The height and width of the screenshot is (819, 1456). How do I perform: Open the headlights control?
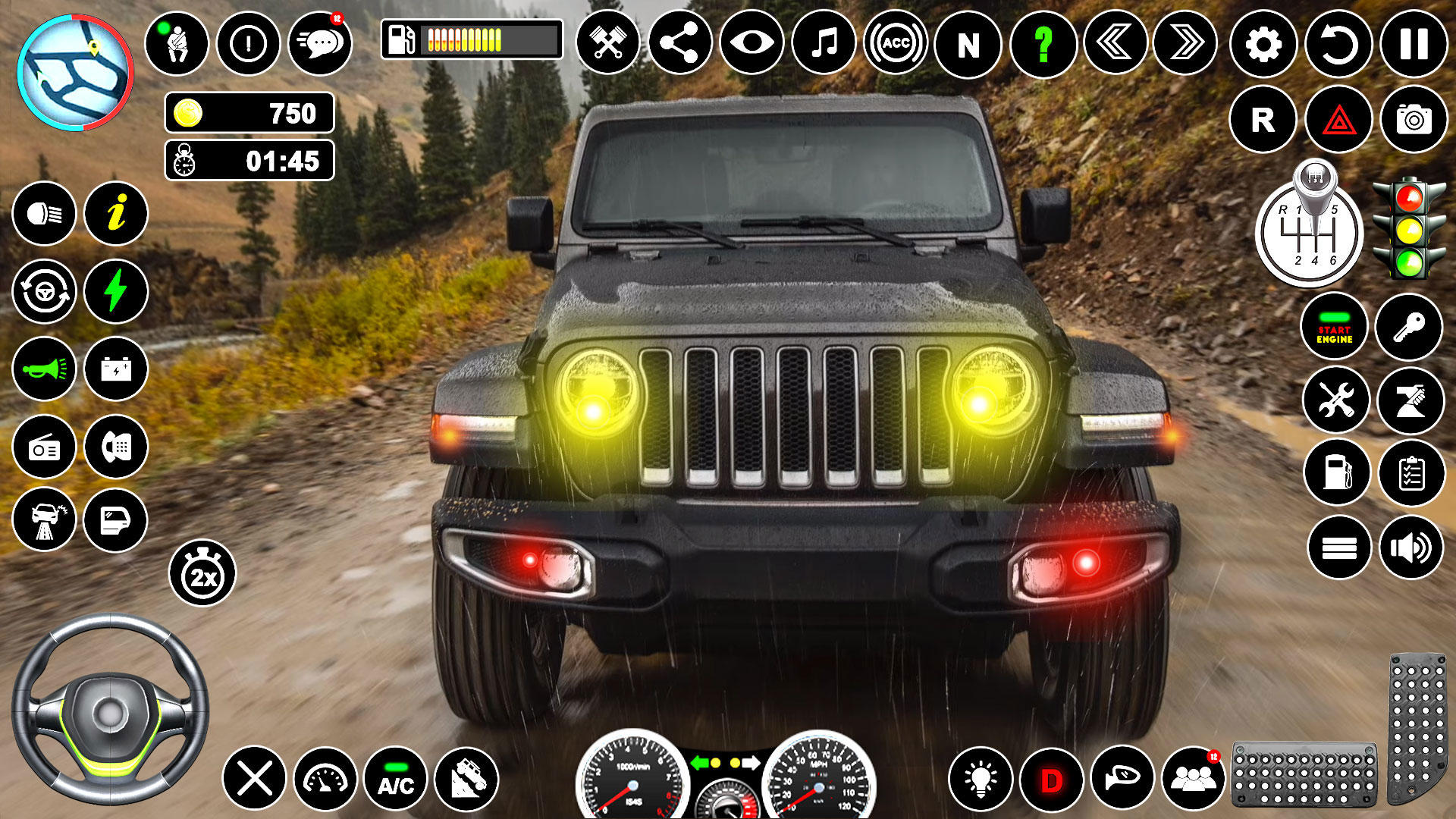[x=44, y=215]
